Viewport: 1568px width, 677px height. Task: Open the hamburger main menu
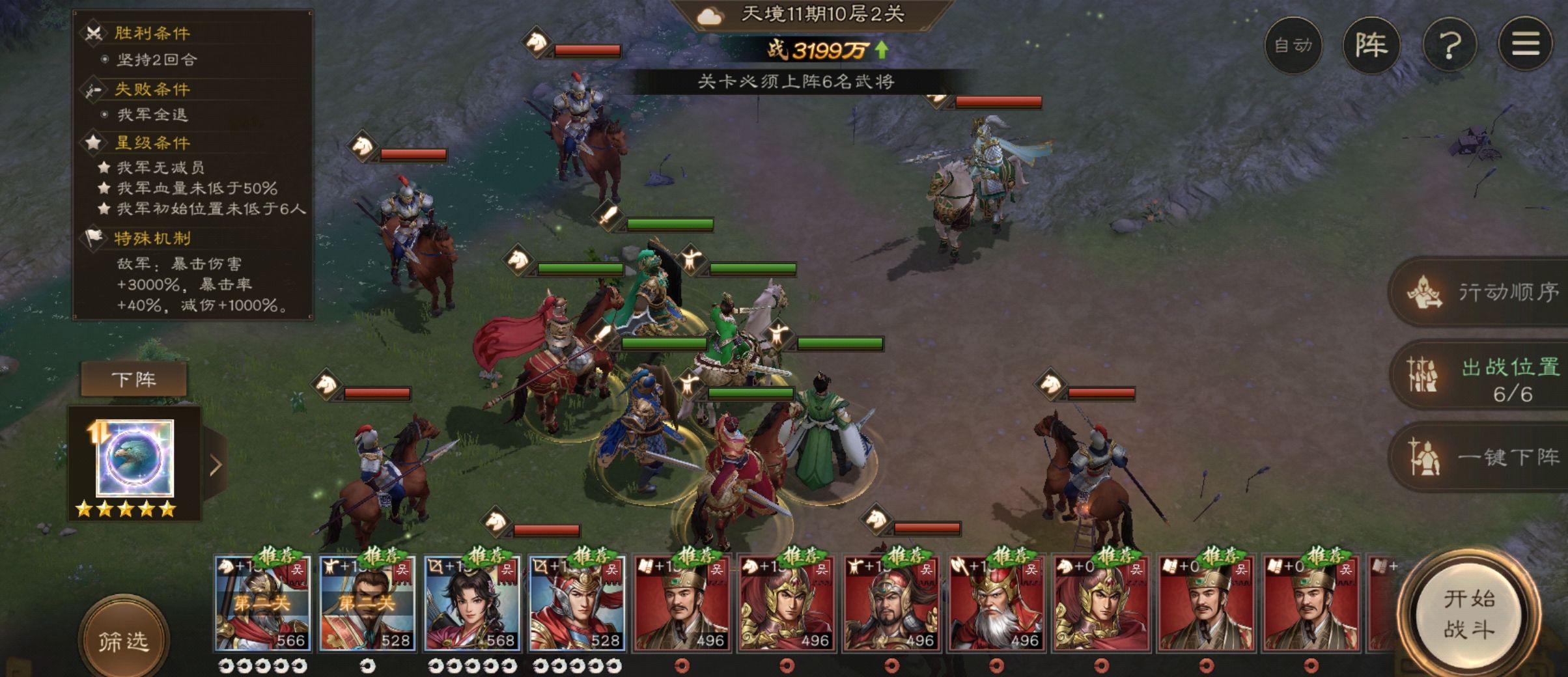point(1525,45)
